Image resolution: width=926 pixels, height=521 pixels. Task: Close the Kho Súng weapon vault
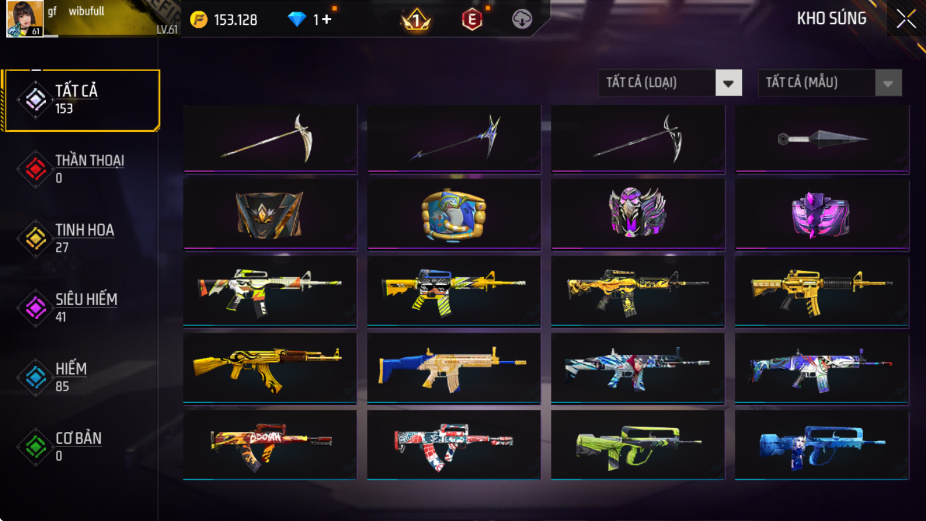point(905,19)
